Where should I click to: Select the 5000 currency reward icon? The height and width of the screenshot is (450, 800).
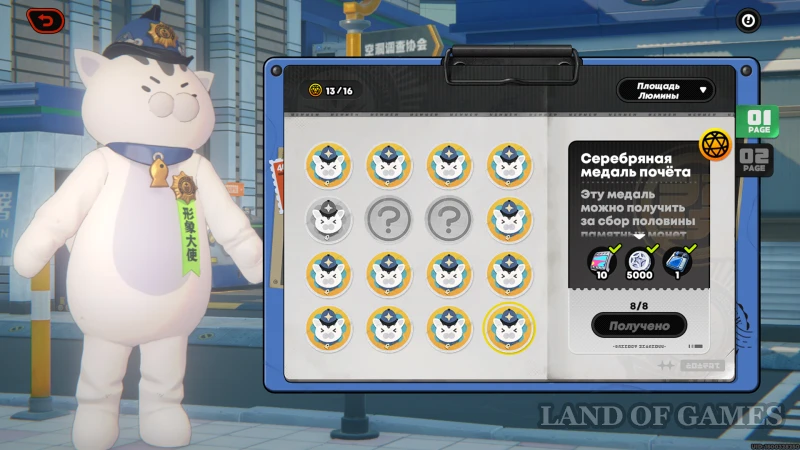tap(639, 261)
